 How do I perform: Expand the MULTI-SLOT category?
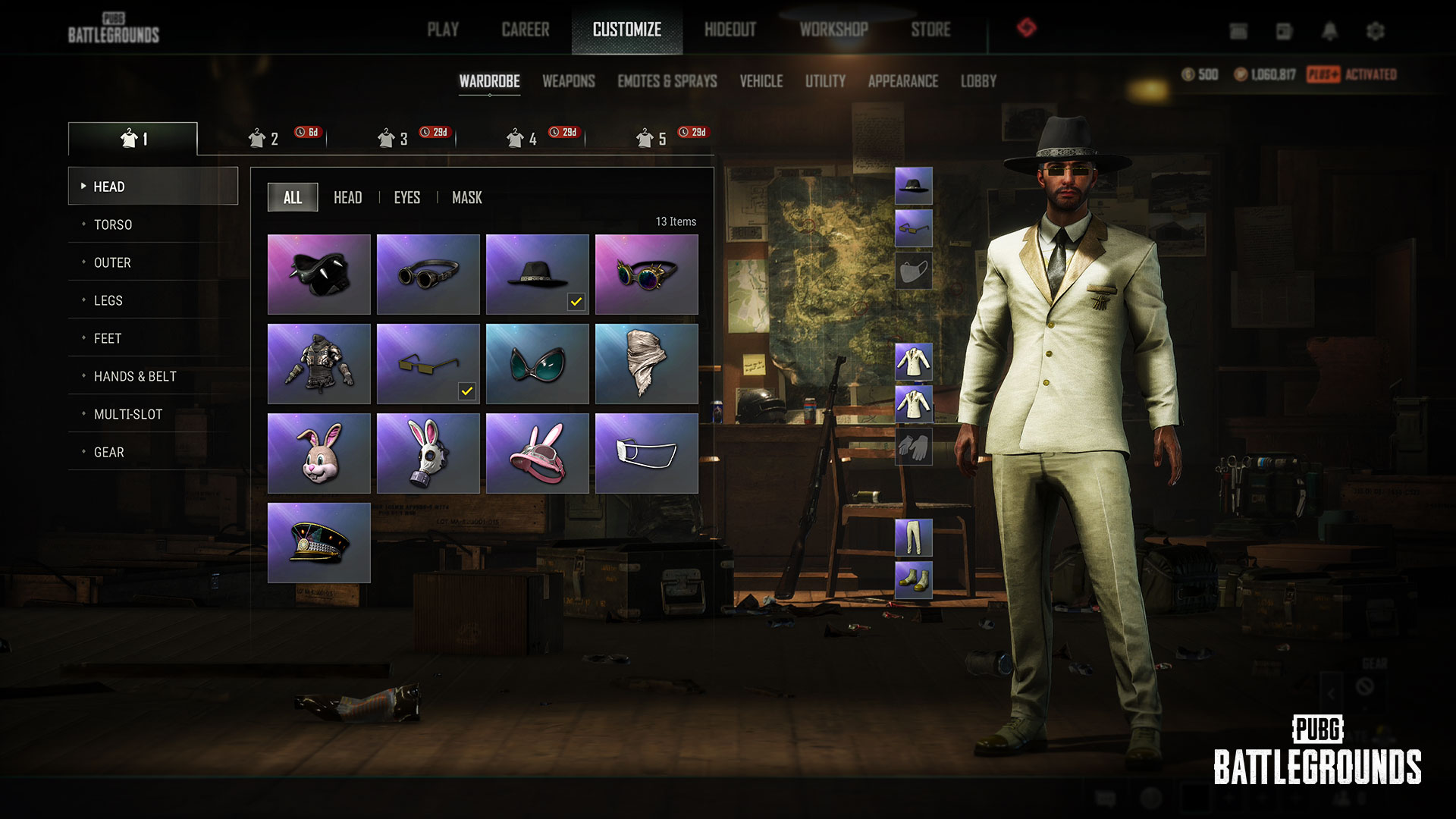[127, 414]
